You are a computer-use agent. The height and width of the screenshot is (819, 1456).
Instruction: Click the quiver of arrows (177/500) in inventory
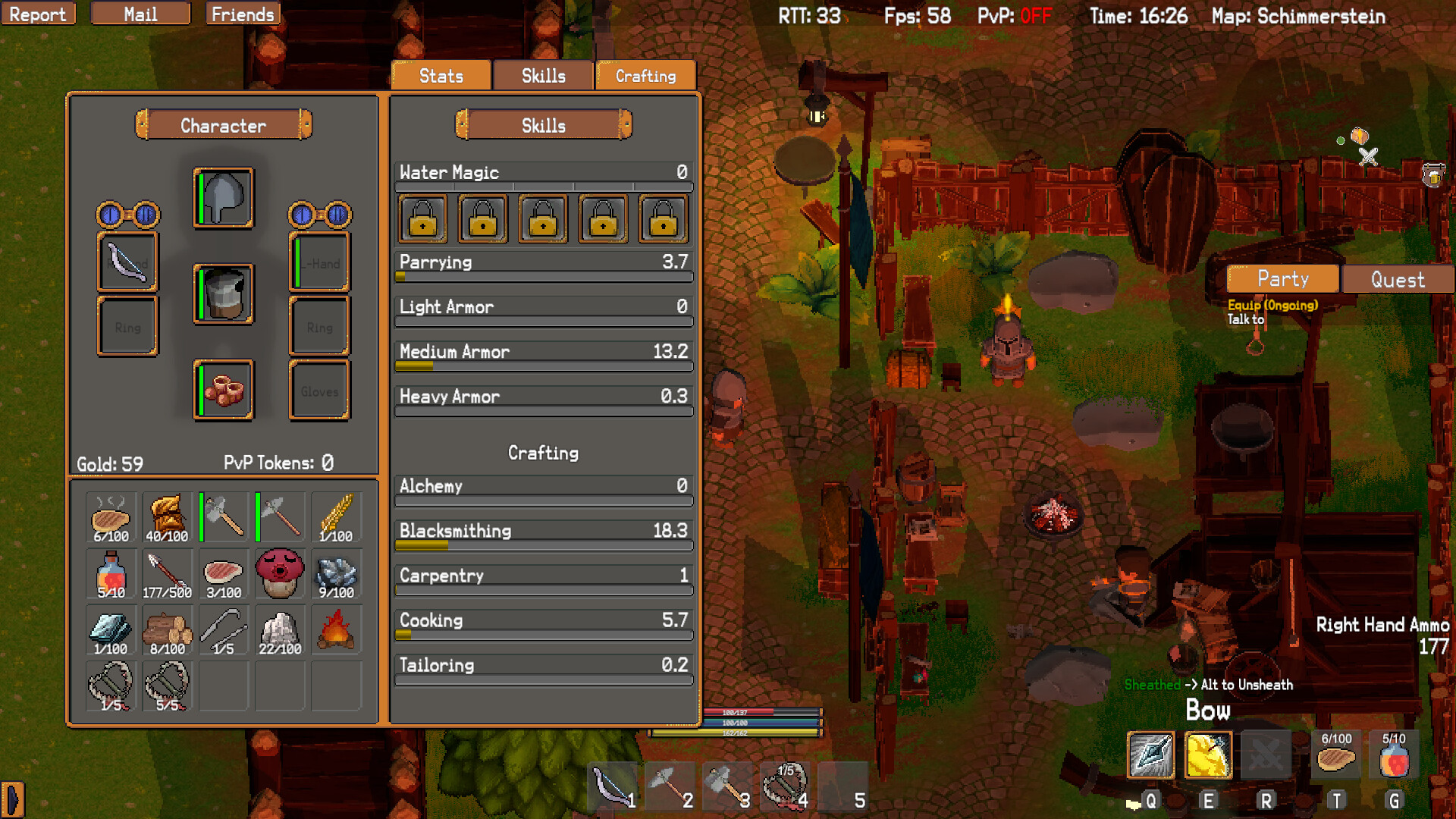tap(167, 574)
